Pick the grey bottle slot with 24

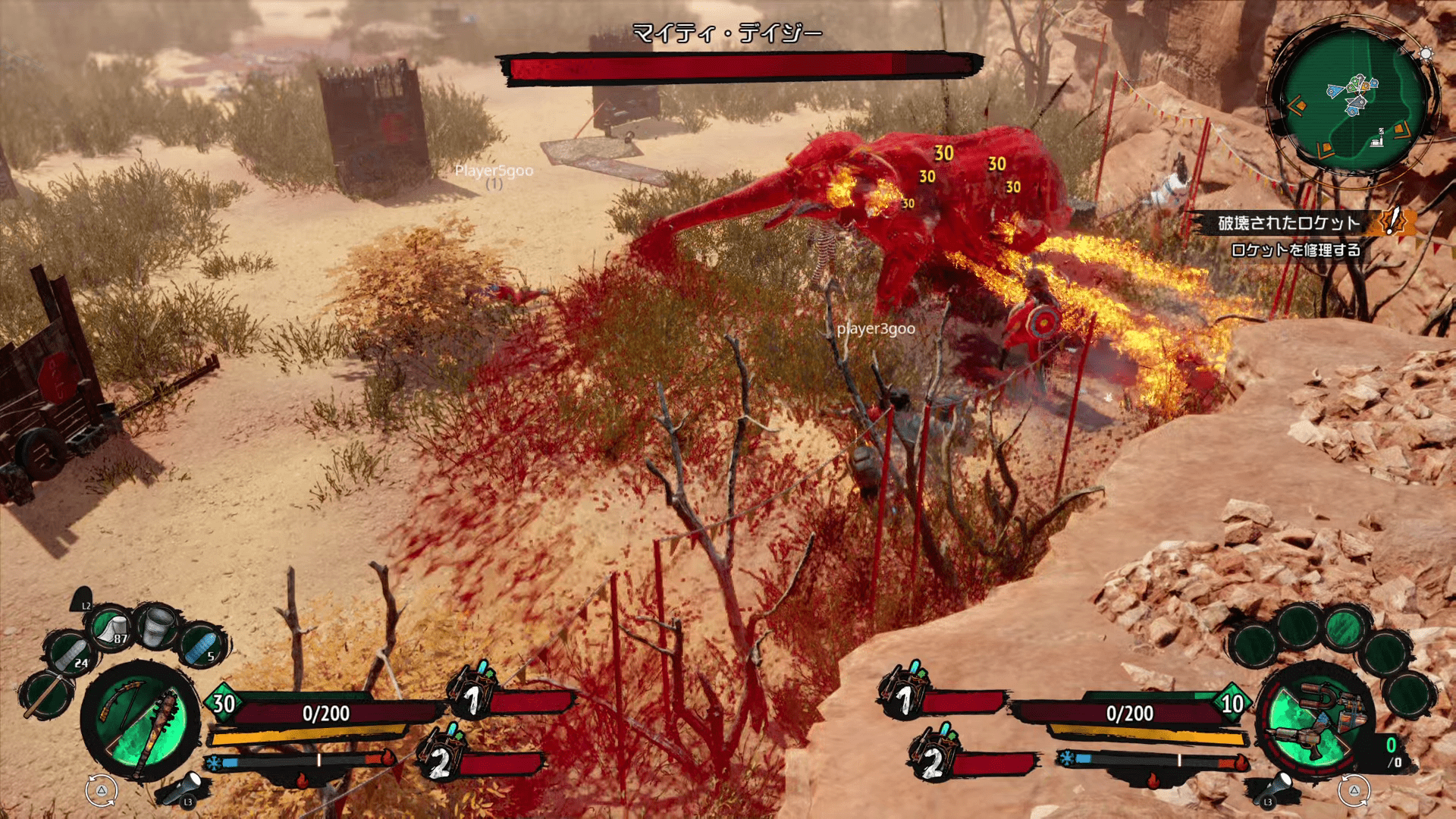pyautogui.click(x=71, y=655)
